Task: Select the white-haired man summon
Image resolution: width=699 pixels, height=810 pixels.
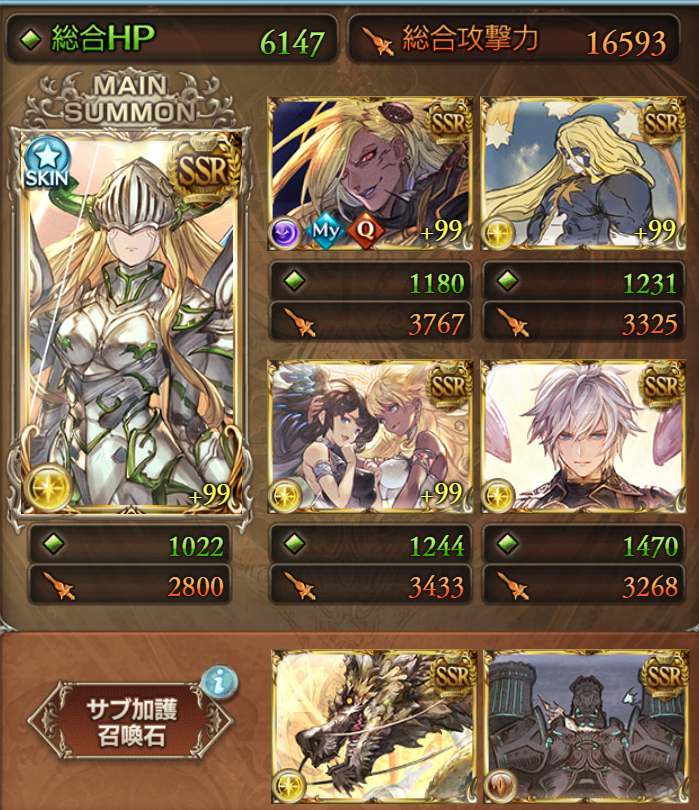Action: click(x=584, y=437)
